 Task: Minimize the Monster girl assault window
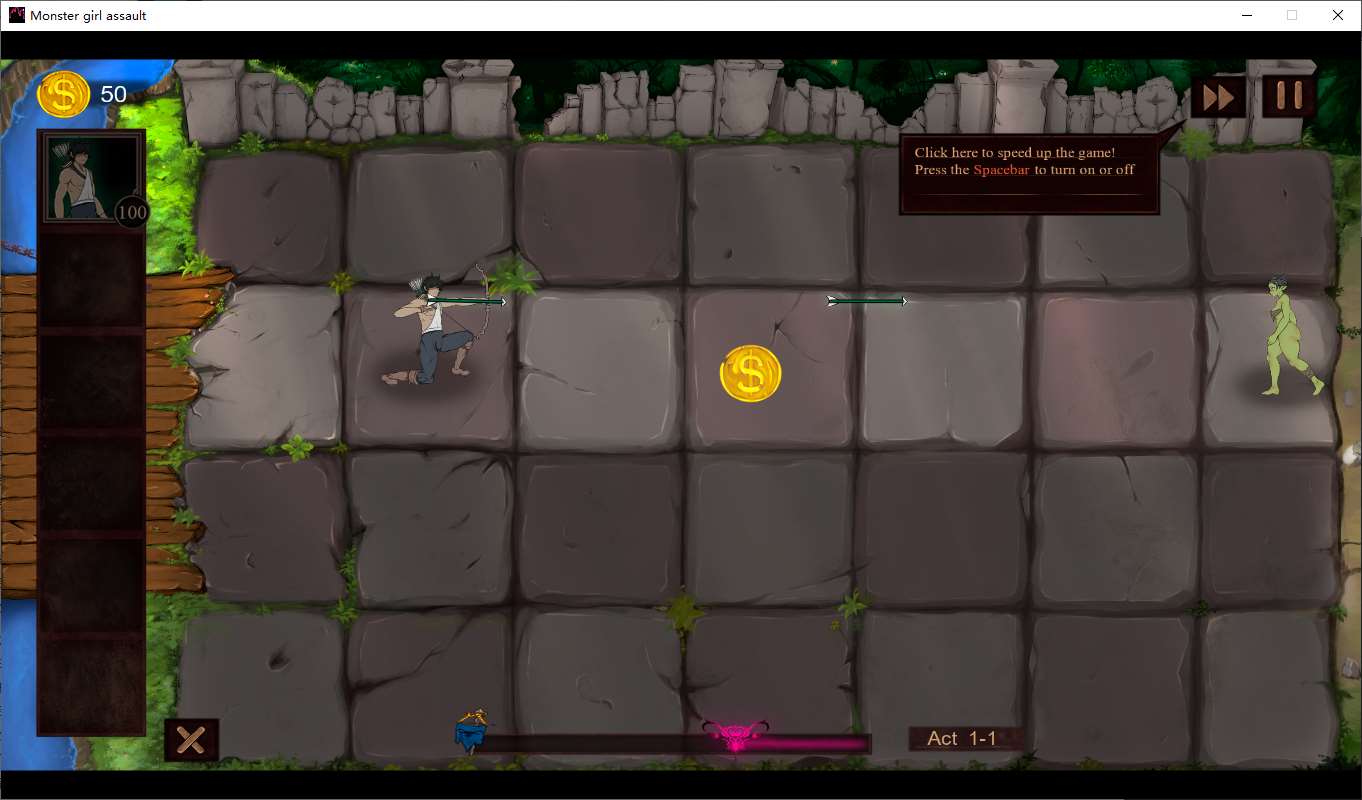point(1247,15)
